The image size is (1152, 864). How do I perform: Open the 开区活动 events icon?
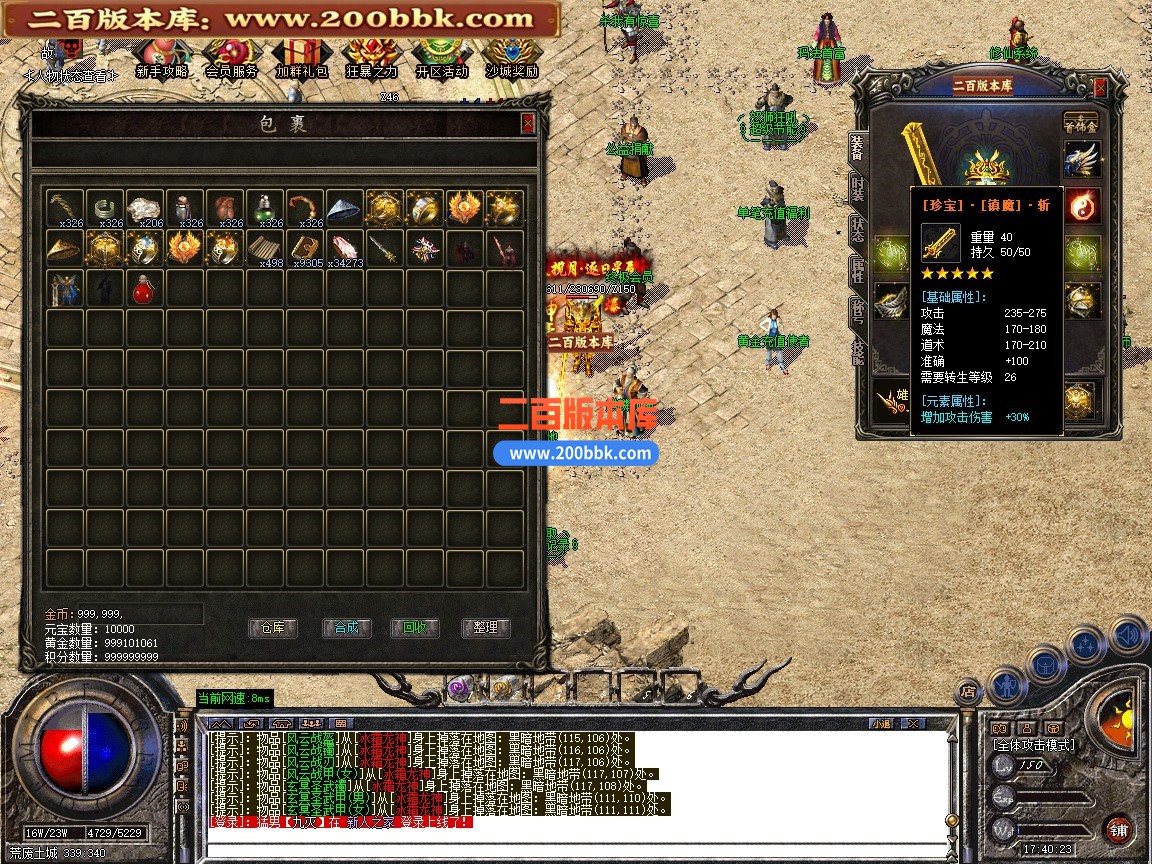coord(441,59)
